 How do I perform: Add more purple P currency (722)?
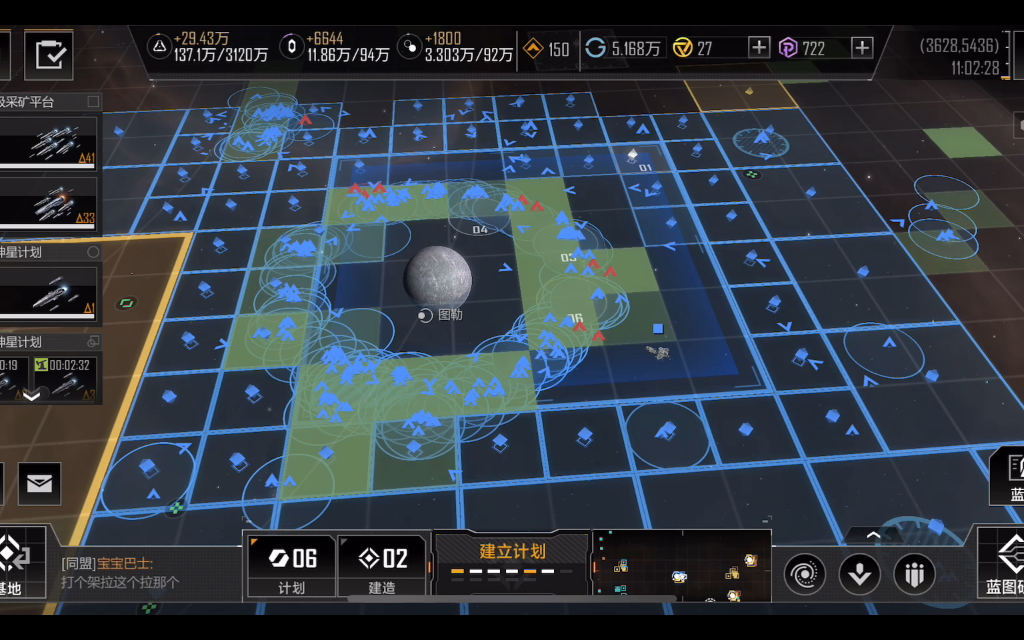[x=862, y=47]
